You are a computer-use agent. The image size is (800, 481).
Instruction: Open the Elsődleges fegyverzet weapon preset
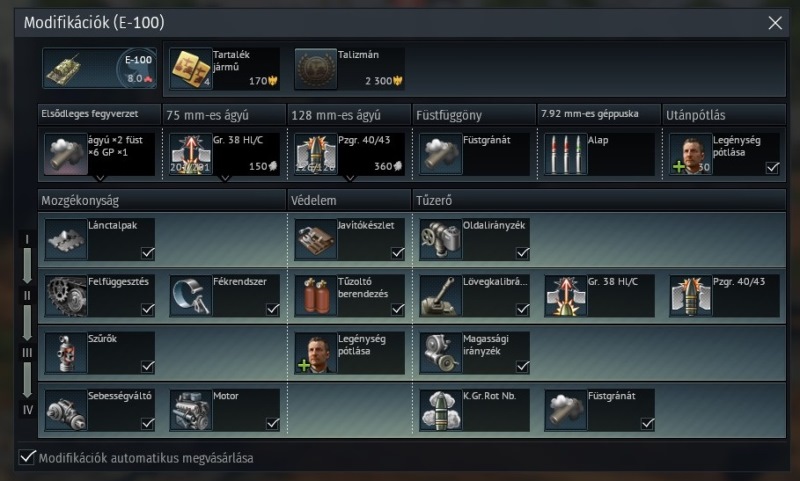click(99, 154)
